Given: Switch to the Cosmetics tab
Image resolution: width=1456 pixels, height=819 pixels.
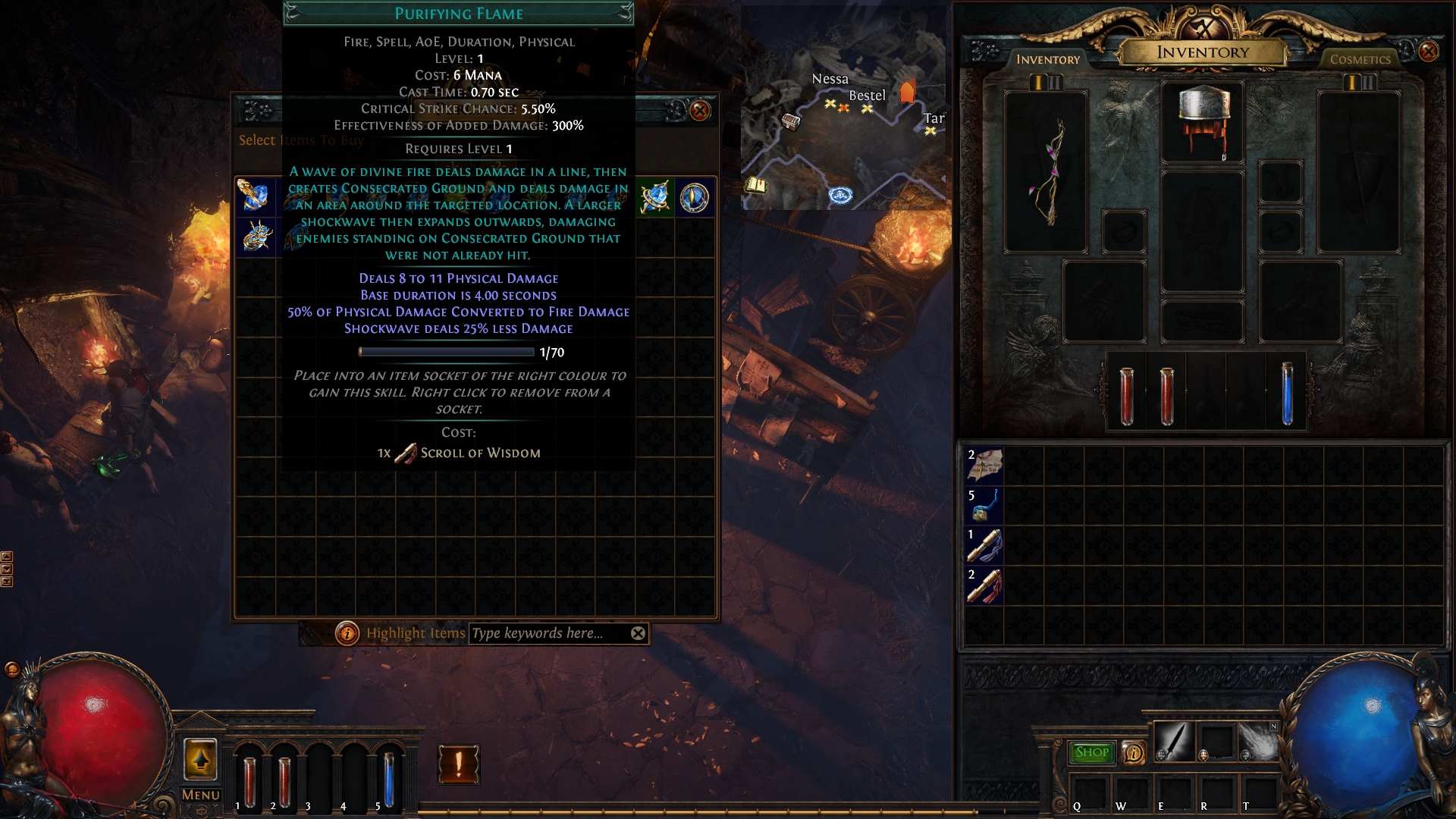Looking at the screenshot, I should [1360, 59].
